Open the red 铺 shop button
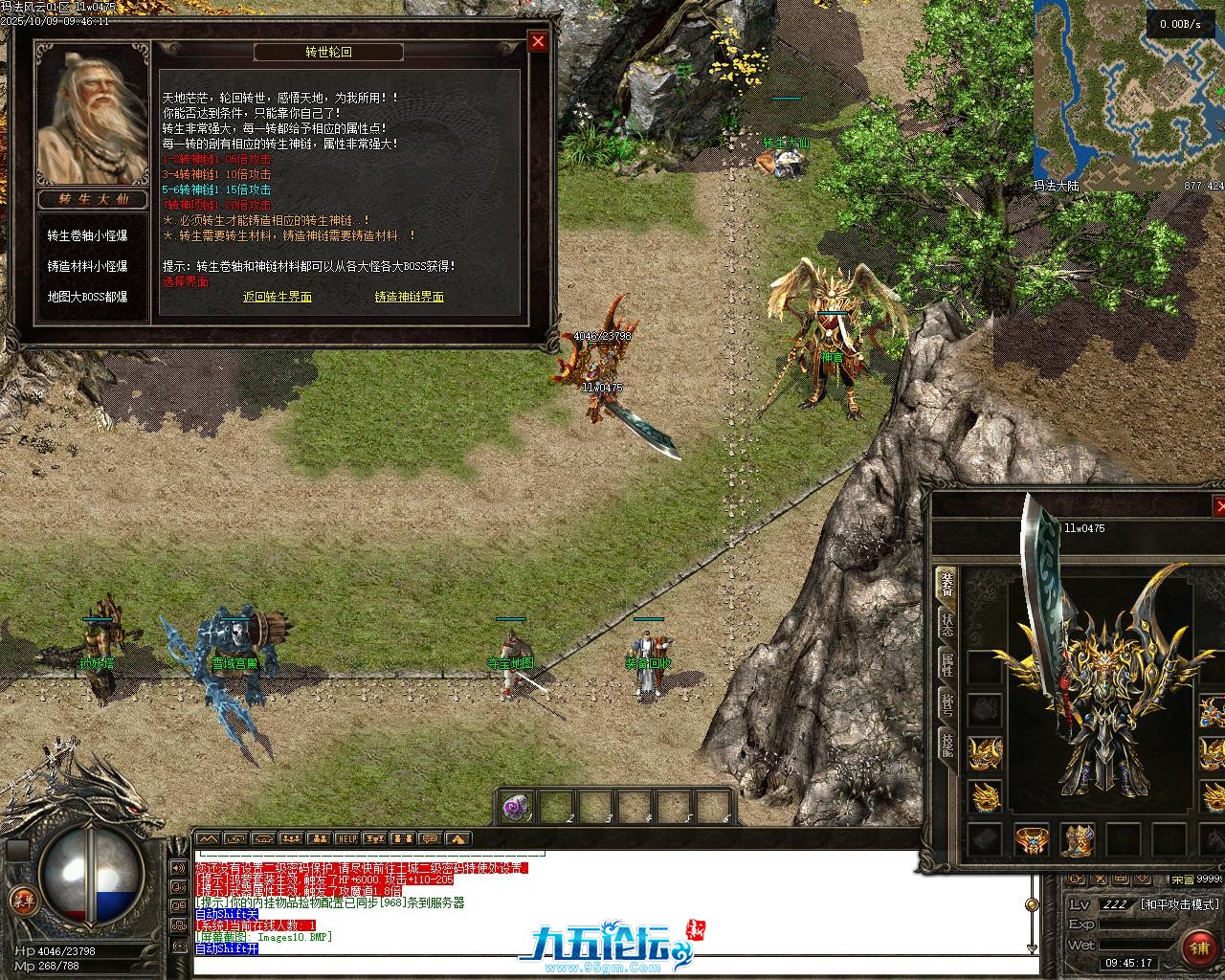This screenshot has width=1225, height=980. (x=1199, y=947)
